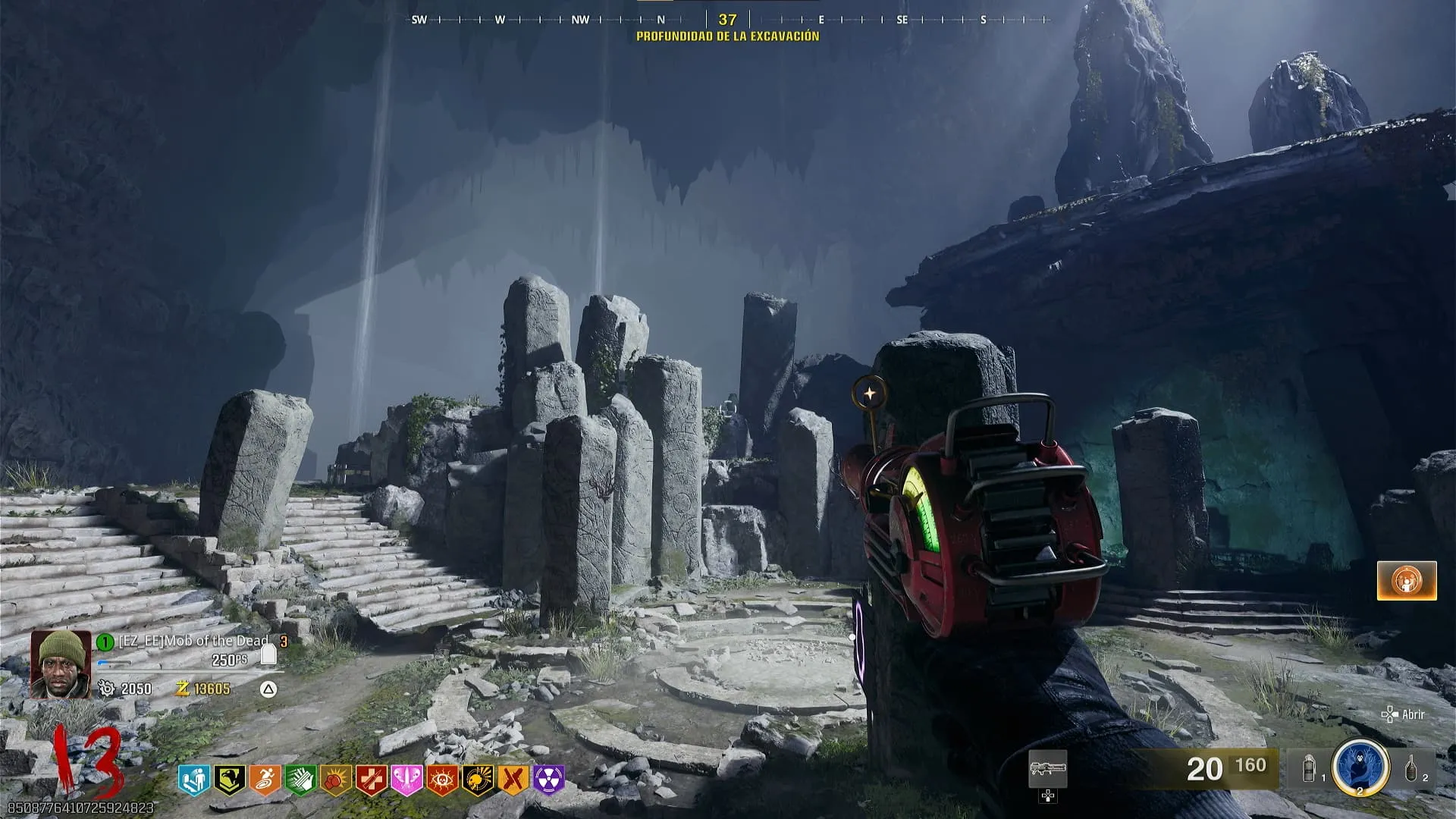Click the black Deadshot Daiquiri skull perk
Viewport: 1456px width, 819px height.
tap(479, 780)
